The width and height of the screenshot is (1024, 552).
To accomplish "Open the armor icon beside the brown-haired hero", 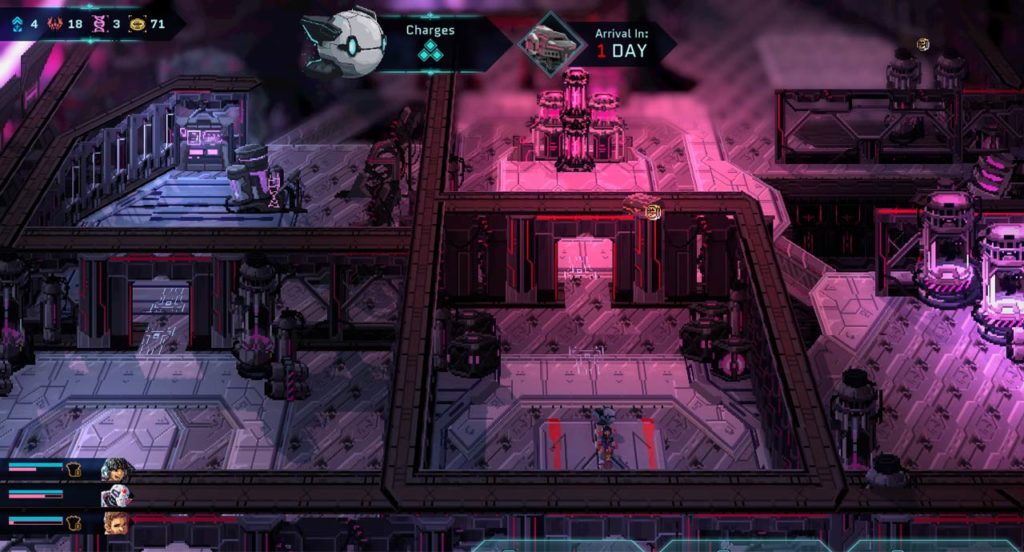I will [x=74, y=522].
